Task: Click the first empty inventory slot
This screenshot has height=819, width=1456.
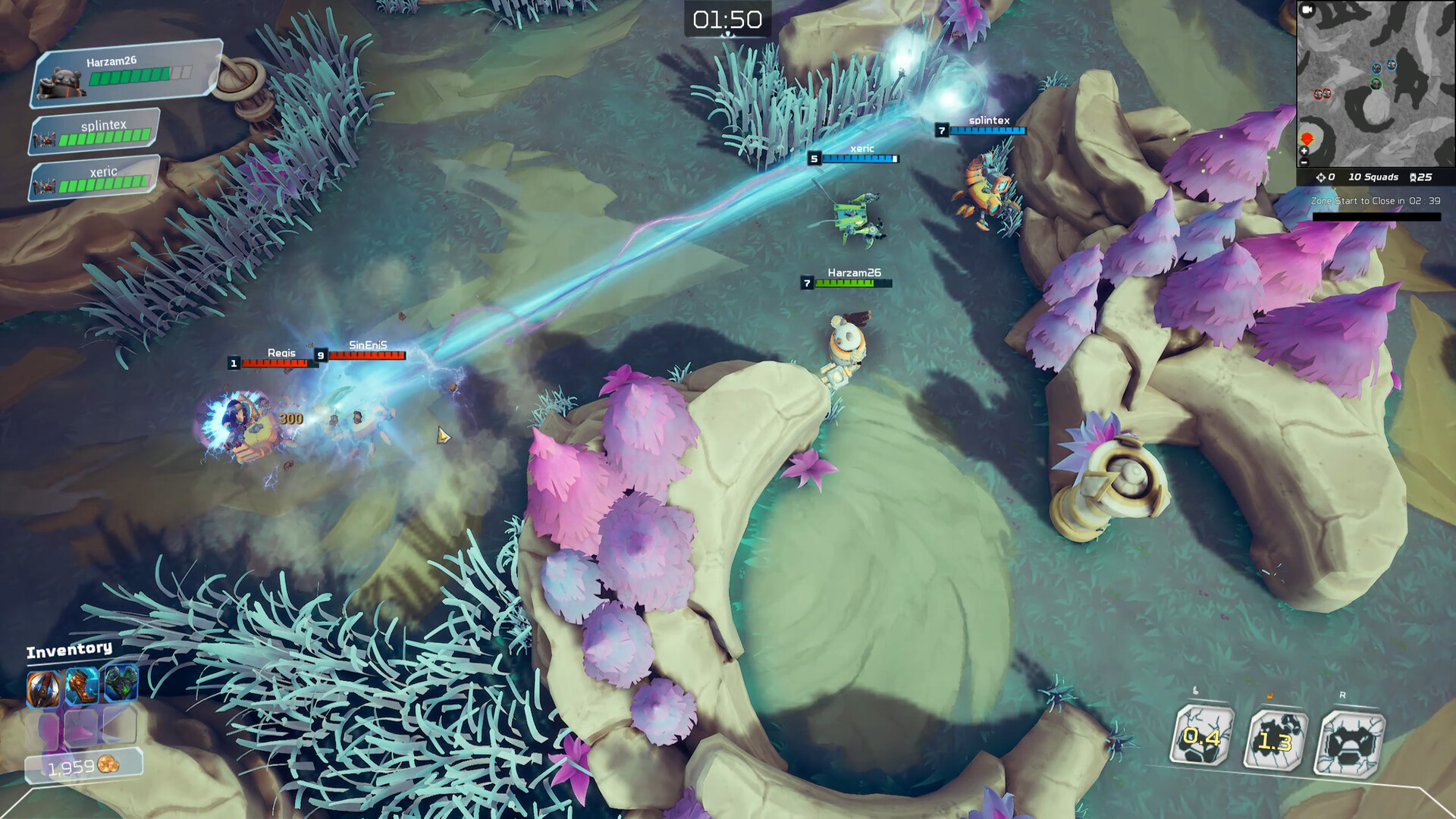Action: [43, 726]
